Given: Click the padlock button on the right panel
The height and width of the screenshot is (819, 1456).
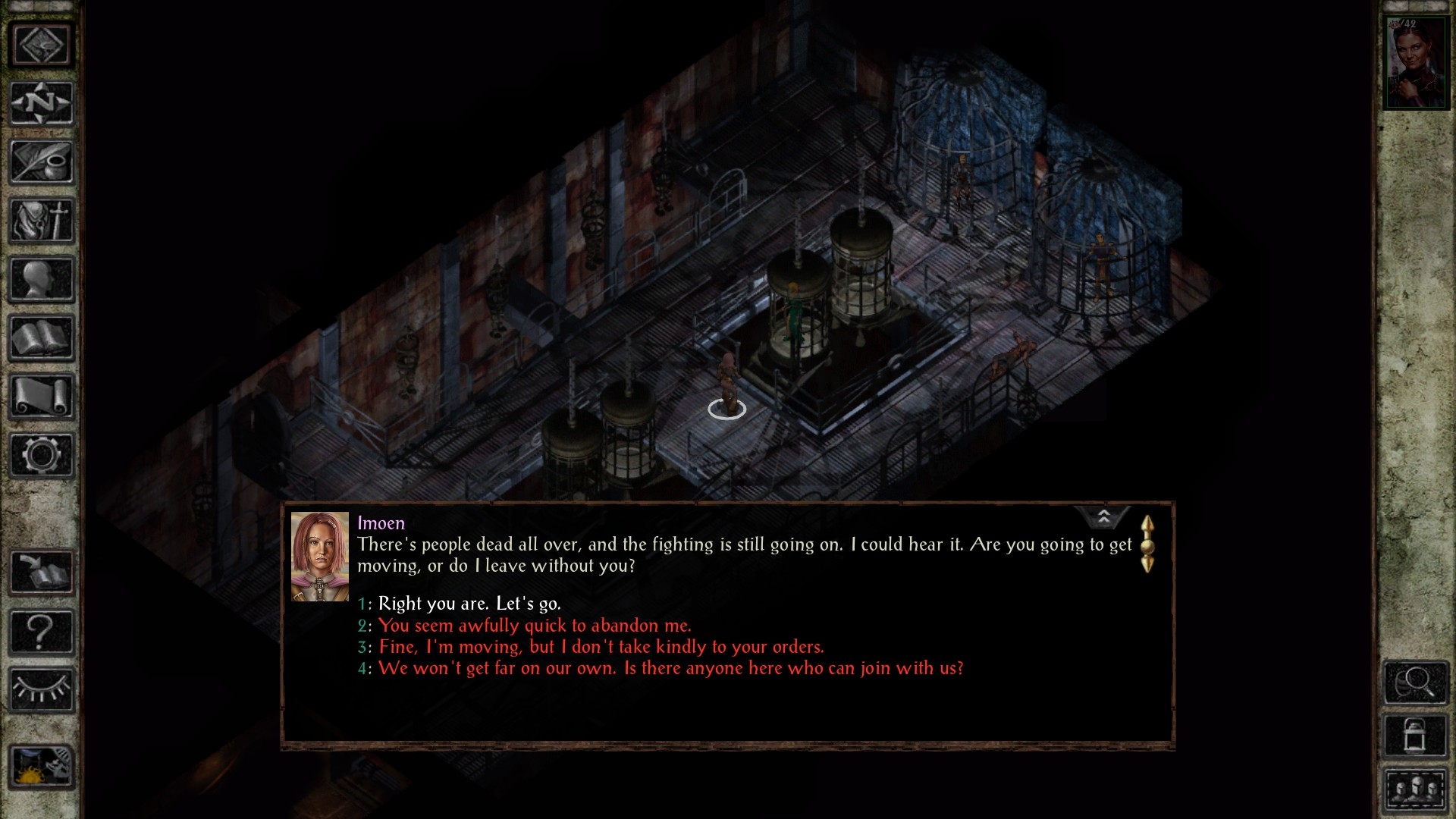Looking at the screenshot, I should pyautogui.click(x=1415, y=734).
